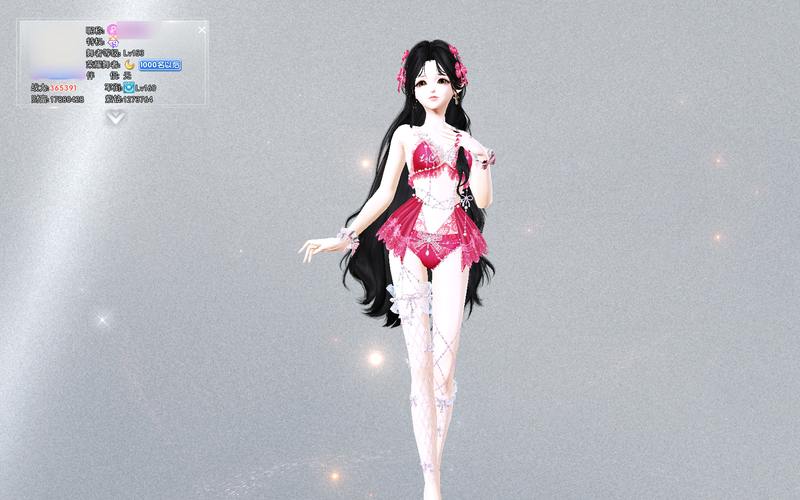
Task: Expand the panel with the down arrow
Action: click(116, 117)
